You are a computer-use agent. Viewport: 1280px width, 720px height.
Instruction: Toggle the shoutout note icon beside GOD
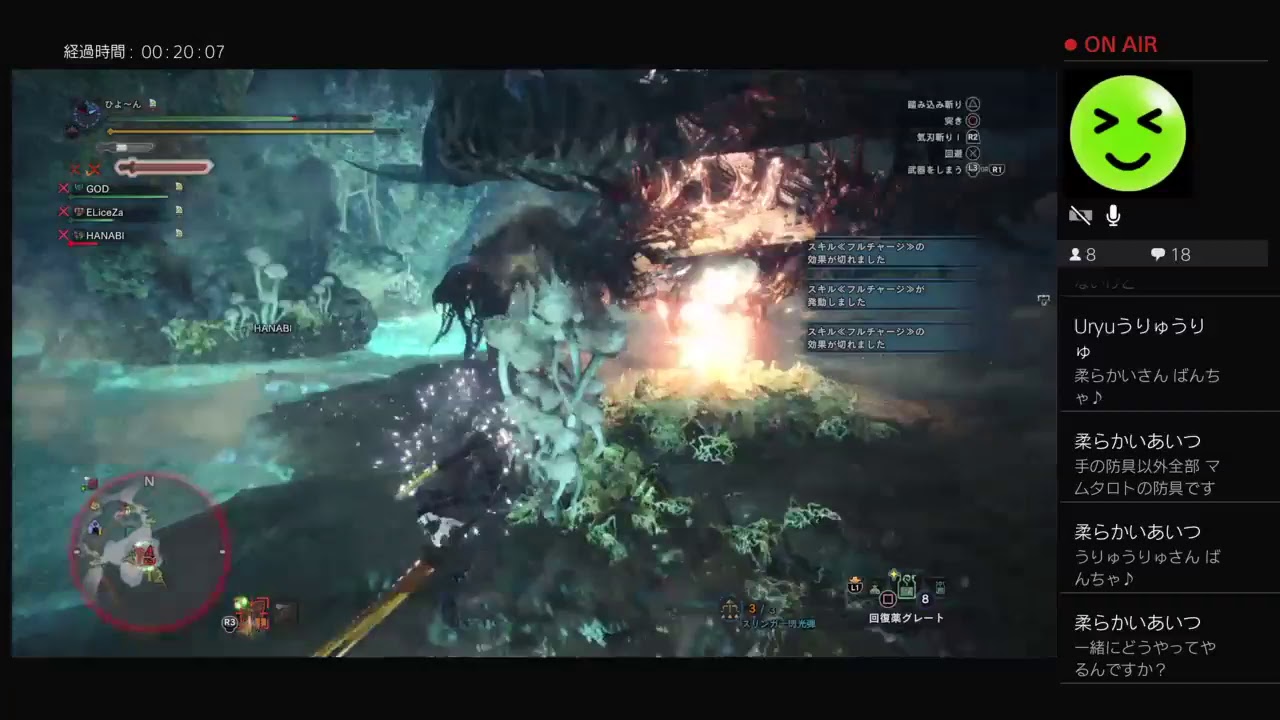coord(178,189)
